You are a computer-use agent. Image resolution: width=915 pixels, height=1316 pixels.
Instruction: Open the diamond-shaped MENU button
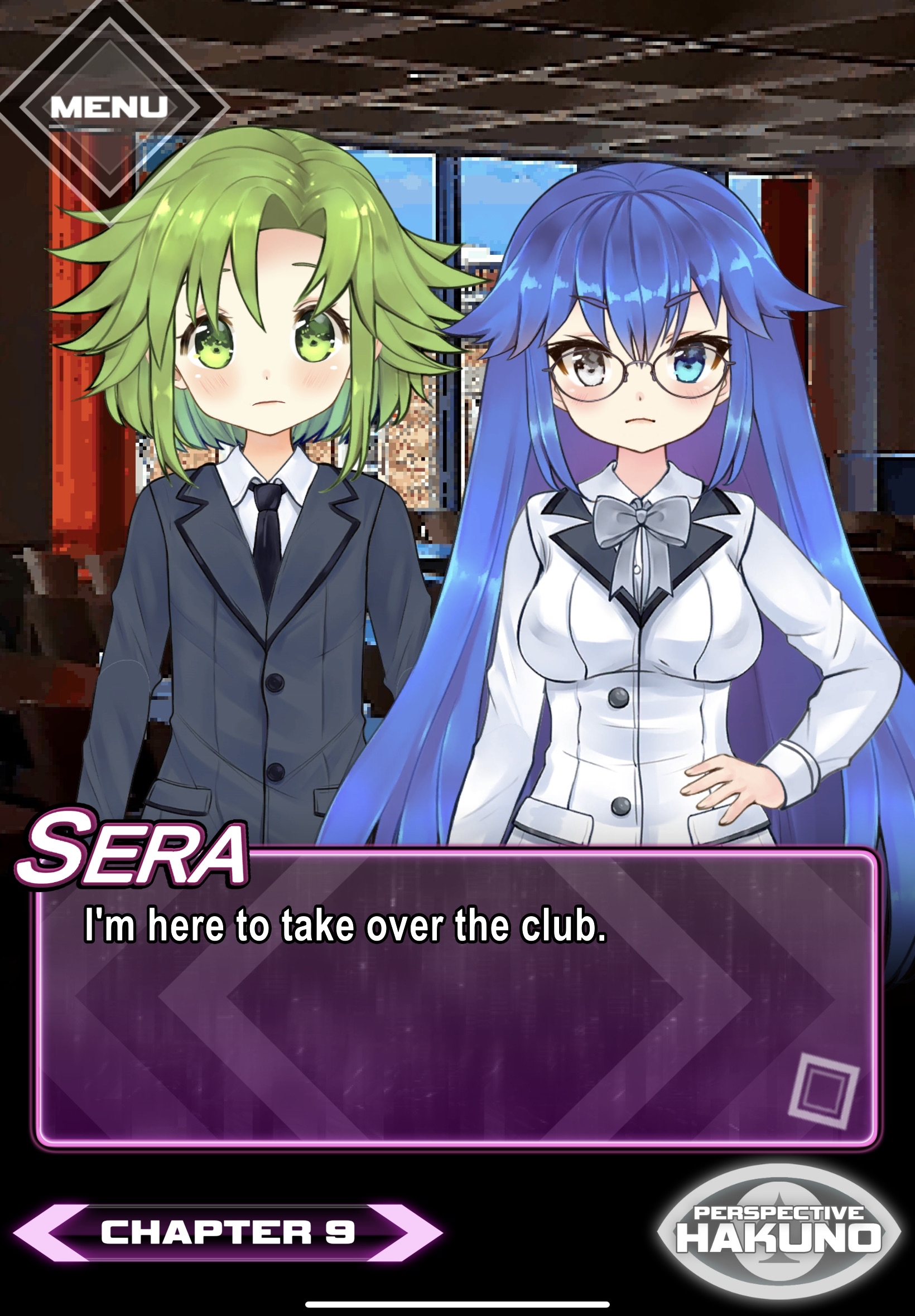point(109,107)
